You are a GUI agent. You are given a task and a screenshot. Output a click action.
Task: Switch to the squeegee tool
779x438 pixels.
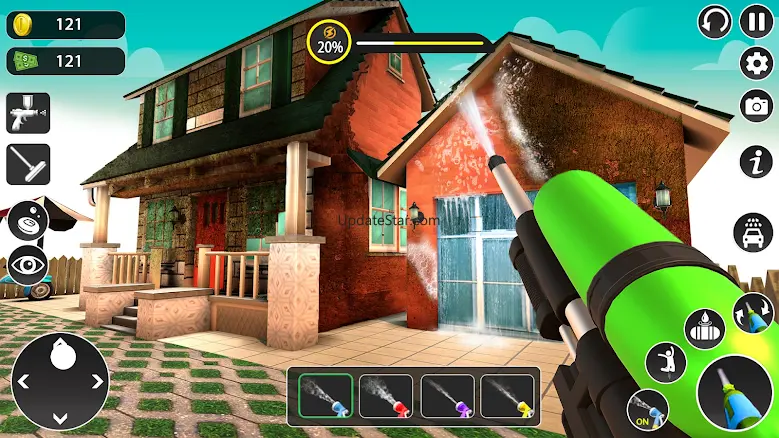(28, 164)
